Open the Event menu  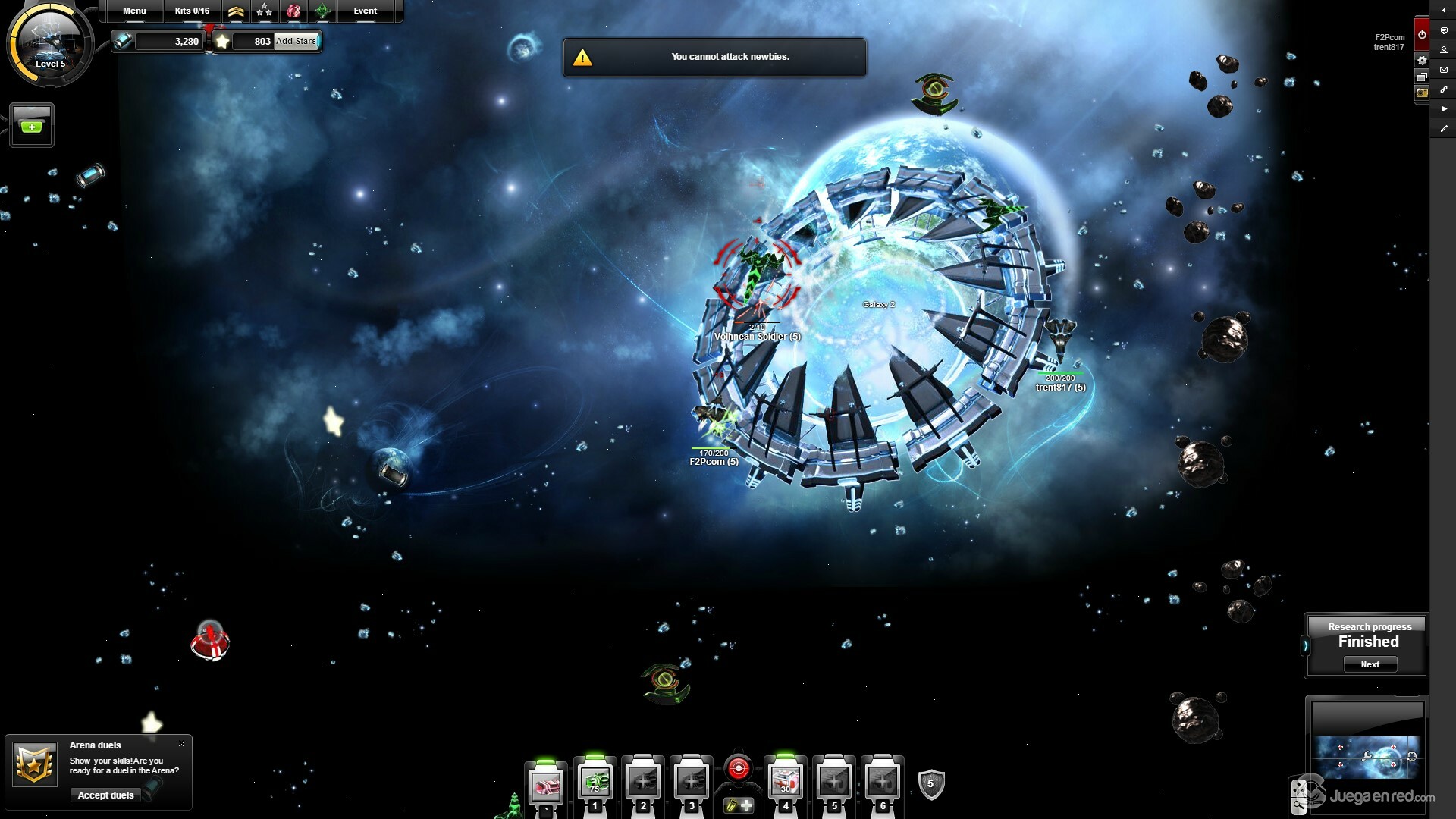click(365, 11)
